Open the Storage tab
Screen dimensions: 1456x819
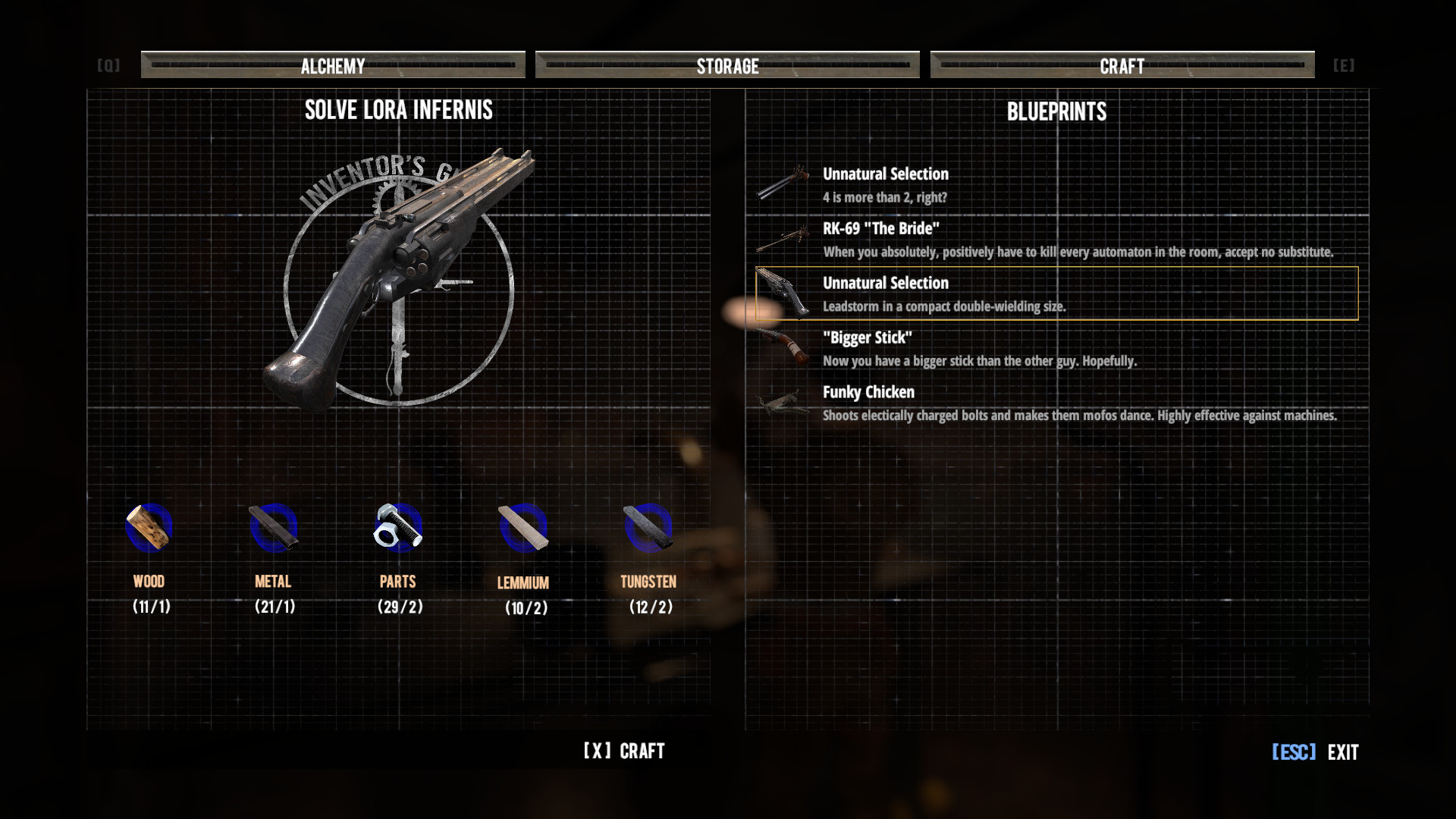coord(726,66)
